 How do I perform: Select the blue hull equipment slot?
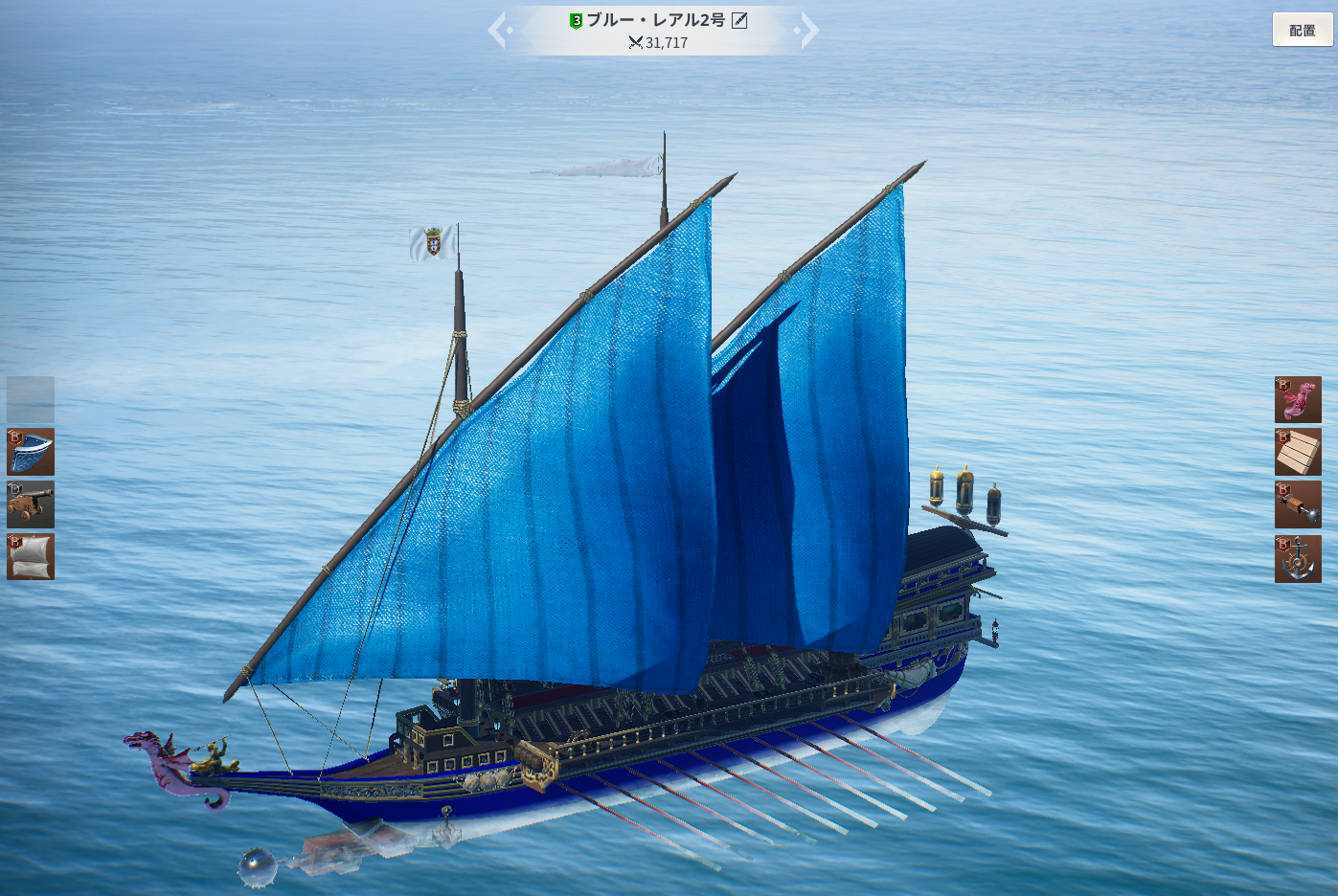pyautogui.click(x=31, y=452)
